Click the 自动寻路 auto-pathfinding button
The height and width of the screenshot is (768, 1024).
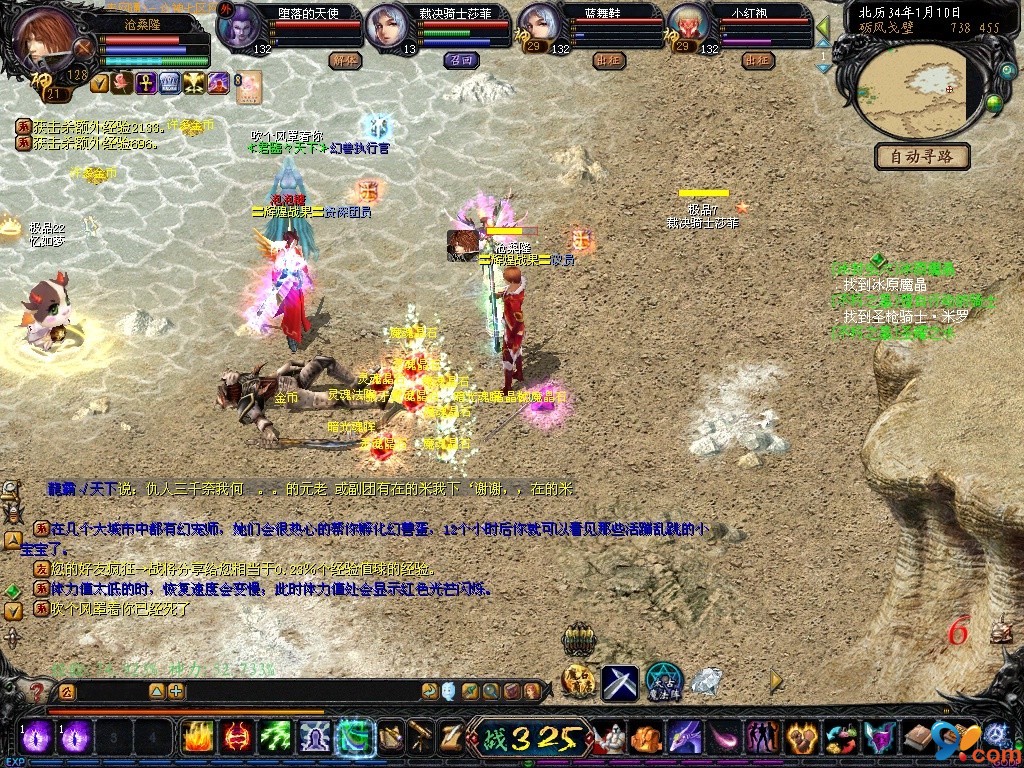click(921, 156)
